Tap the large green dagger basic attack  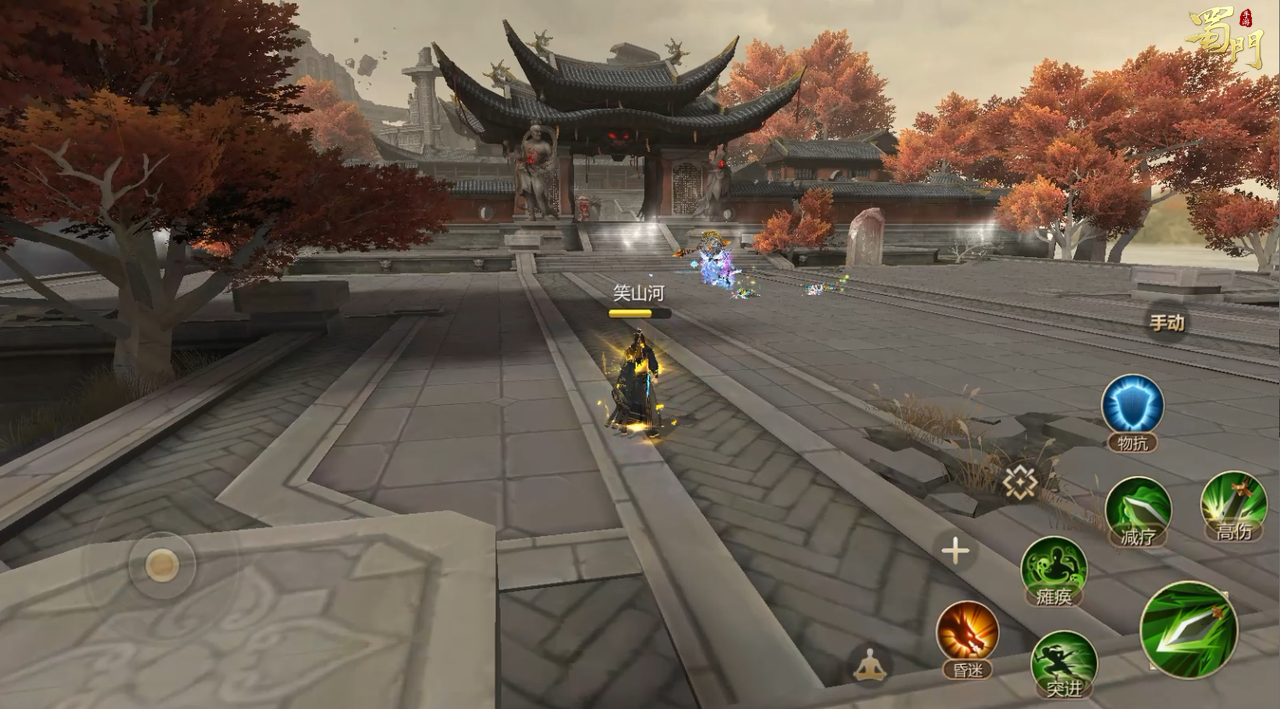1189,629
